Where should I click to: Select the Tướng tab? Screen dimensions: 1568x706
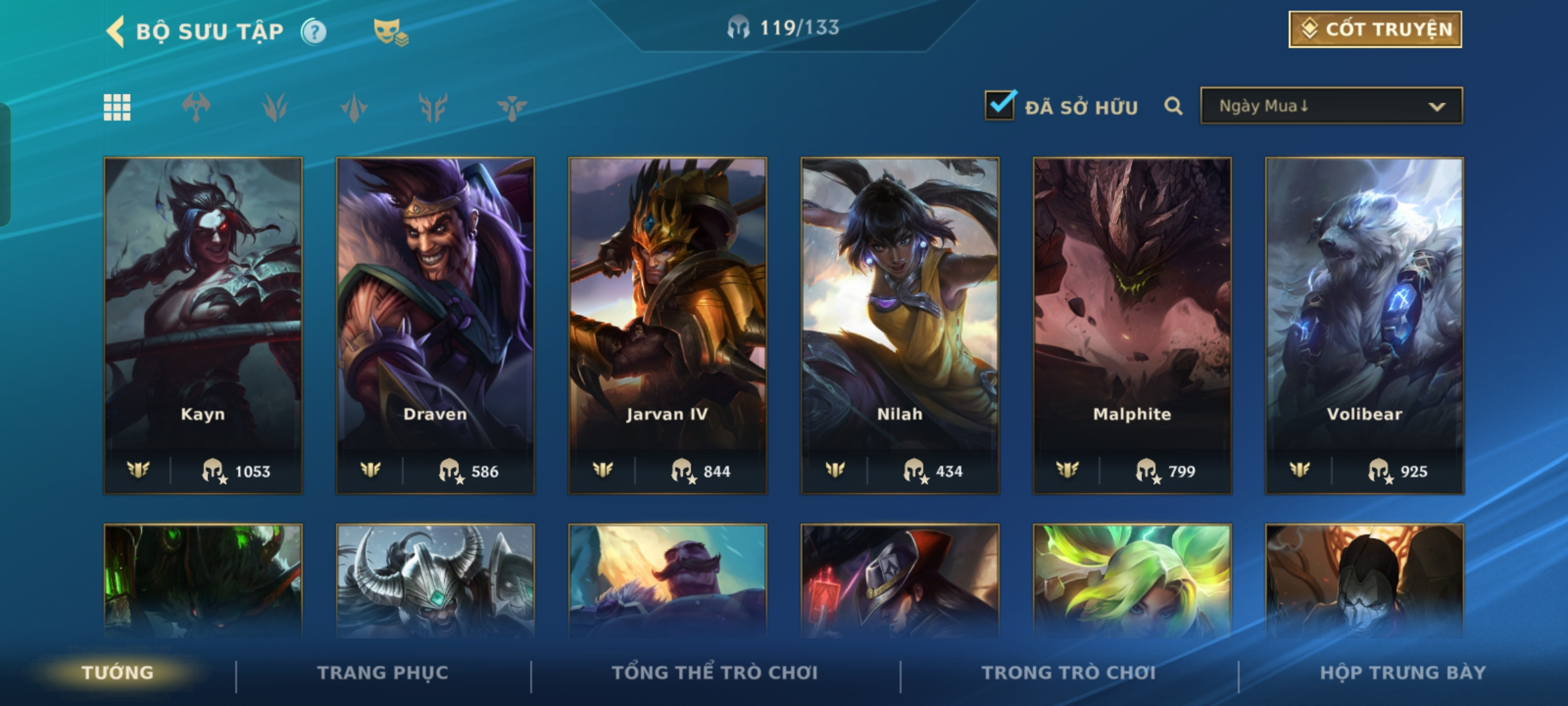point(118,673)
